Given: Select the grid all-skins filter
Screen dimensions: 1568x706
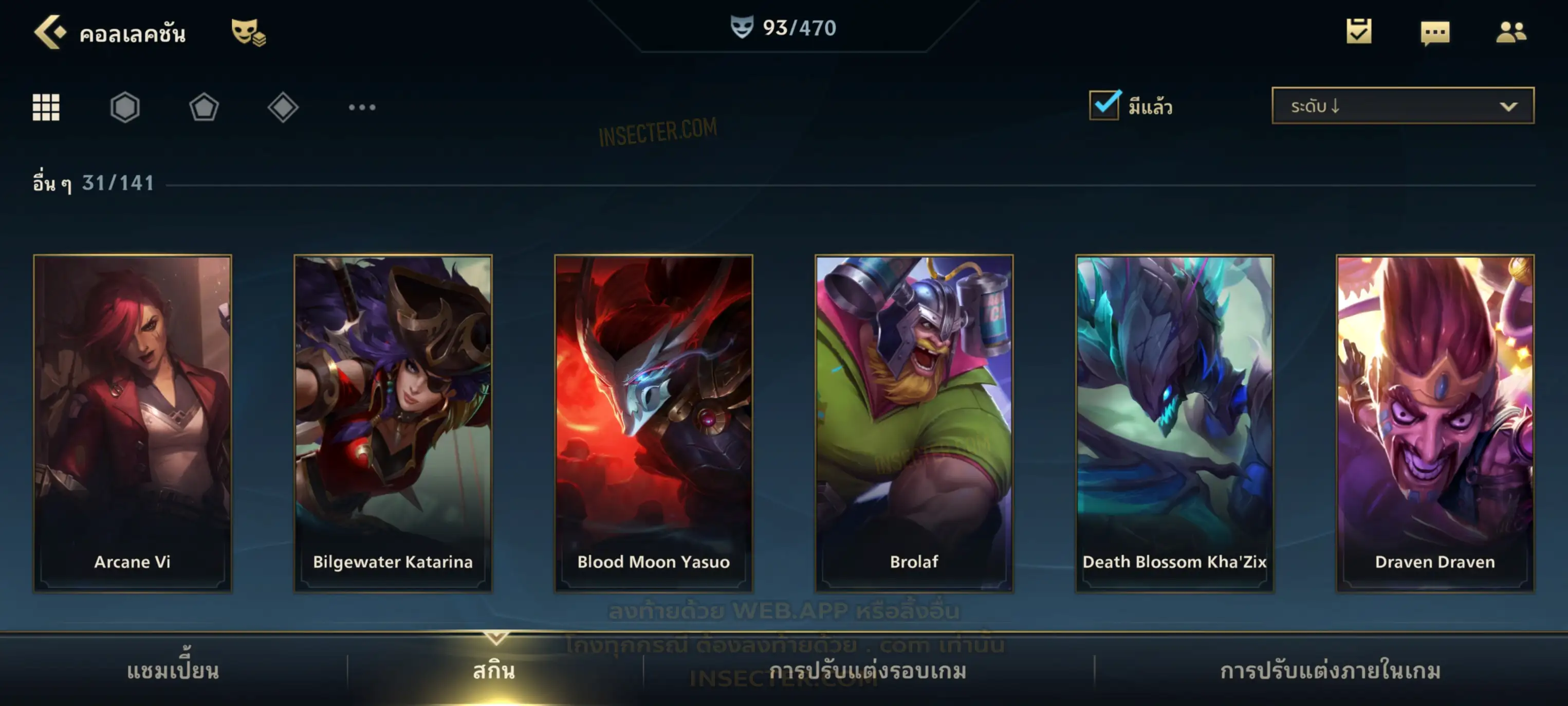Looking at the screenshot, I should (46, 107).
